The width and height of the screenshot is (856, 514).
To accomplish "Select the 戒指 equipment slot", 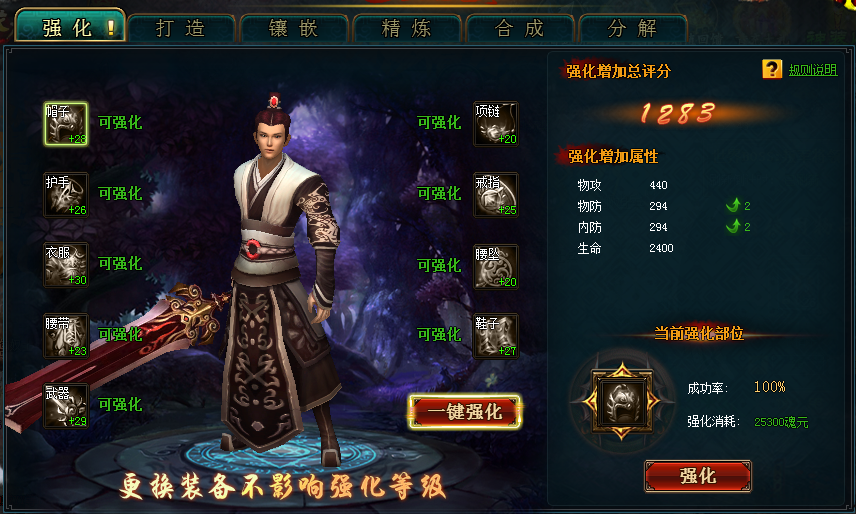I will [496, 194].
